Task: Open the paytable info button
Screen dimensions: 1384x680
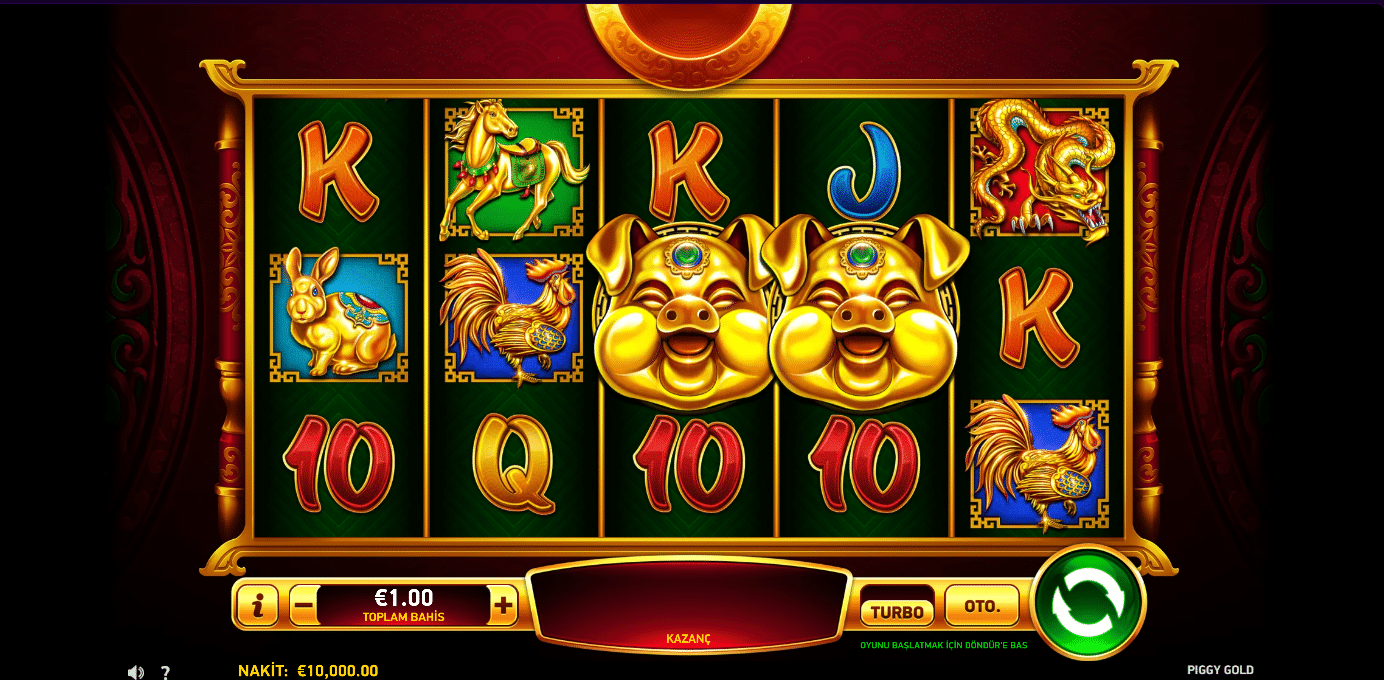Action: [258, 605]
